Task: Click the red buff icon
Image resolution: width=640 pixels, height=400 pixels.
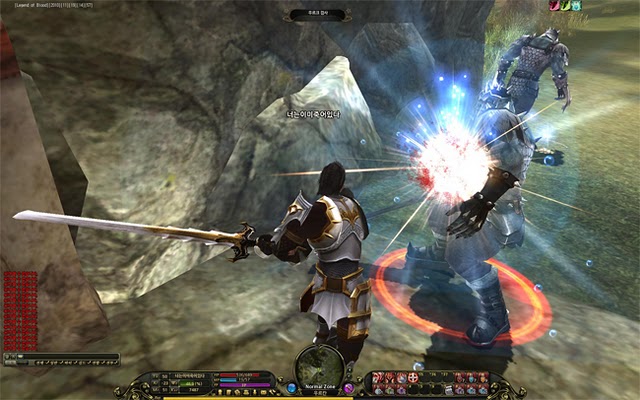Action: (554, 6)
